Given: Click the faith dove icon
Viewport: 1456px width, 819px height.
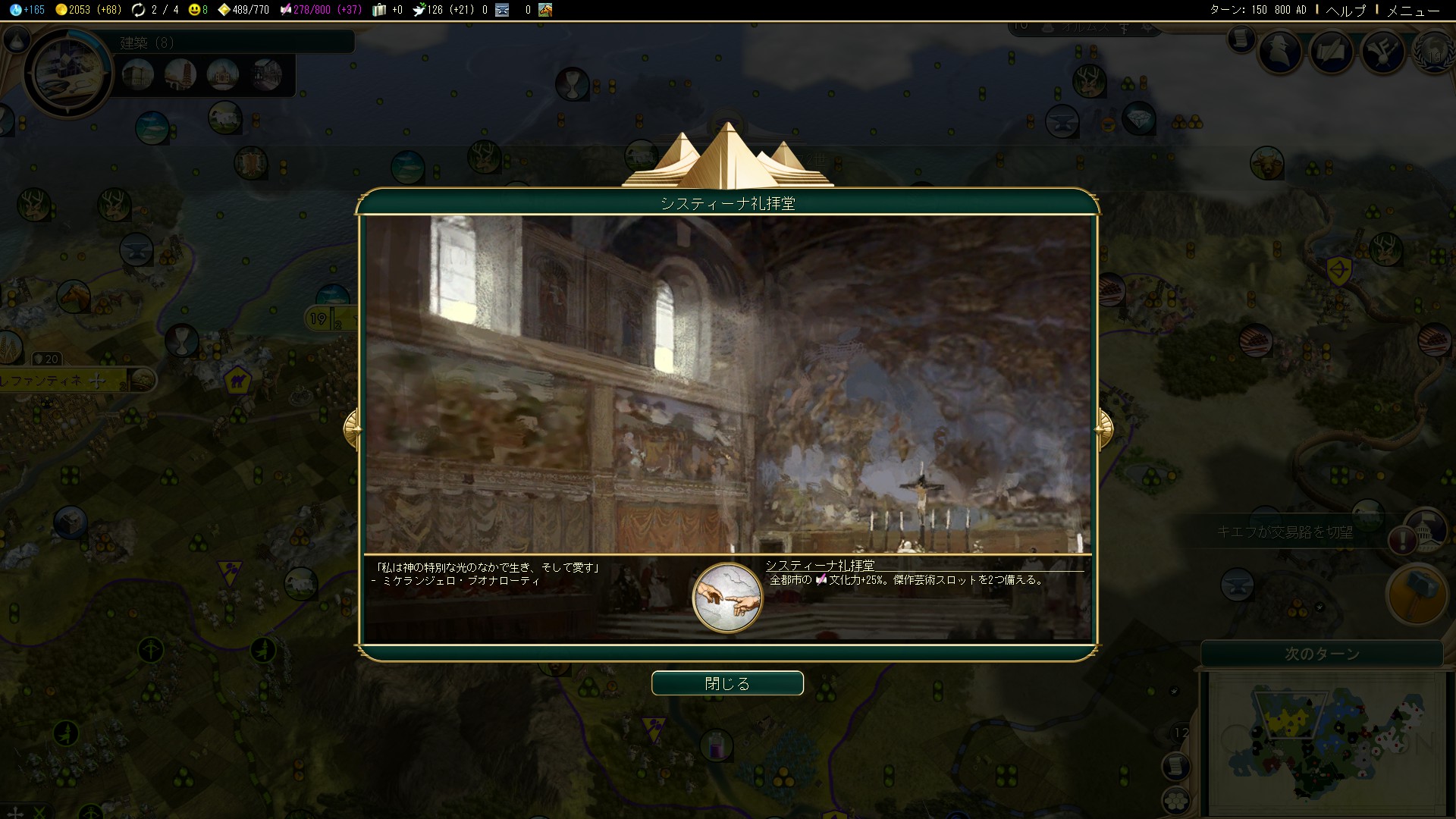Looking at the screenshot, I should pos(419,10).
